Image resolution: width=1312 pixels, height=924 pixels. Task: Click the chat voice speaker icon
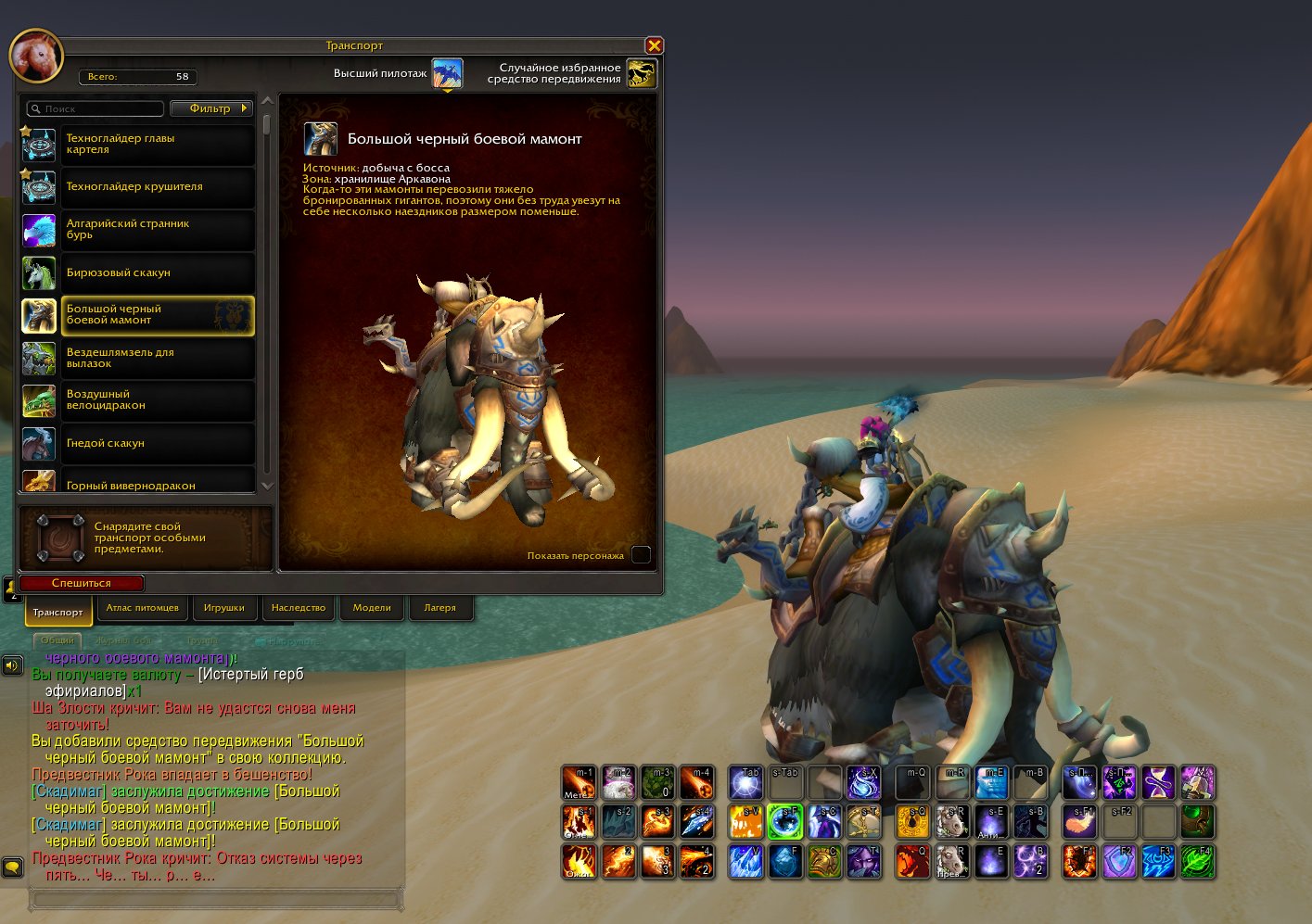click(x=12, y=665)
